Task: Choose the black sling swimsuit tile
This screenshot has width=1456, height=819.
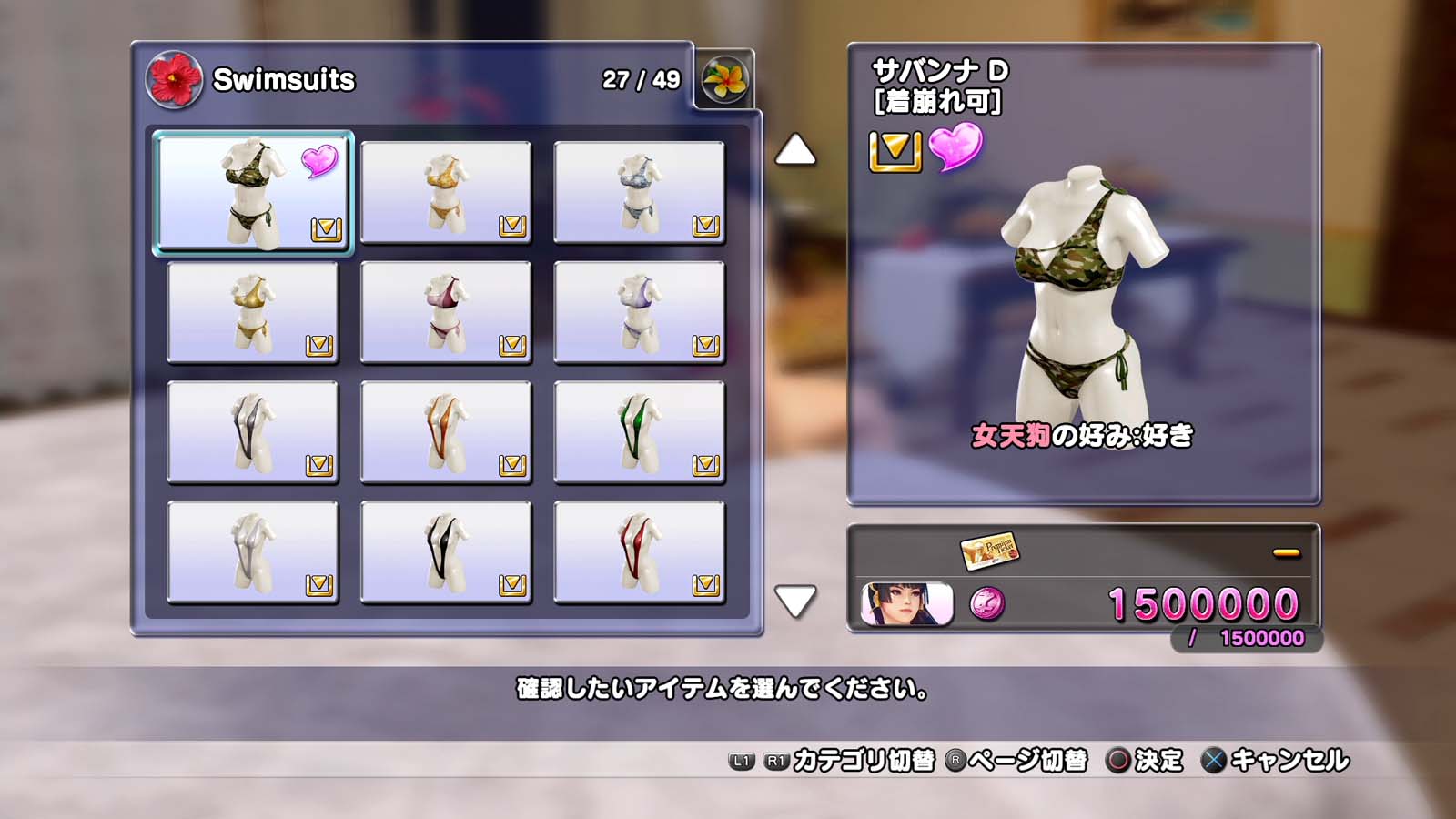Action: [x=446, y=552]
